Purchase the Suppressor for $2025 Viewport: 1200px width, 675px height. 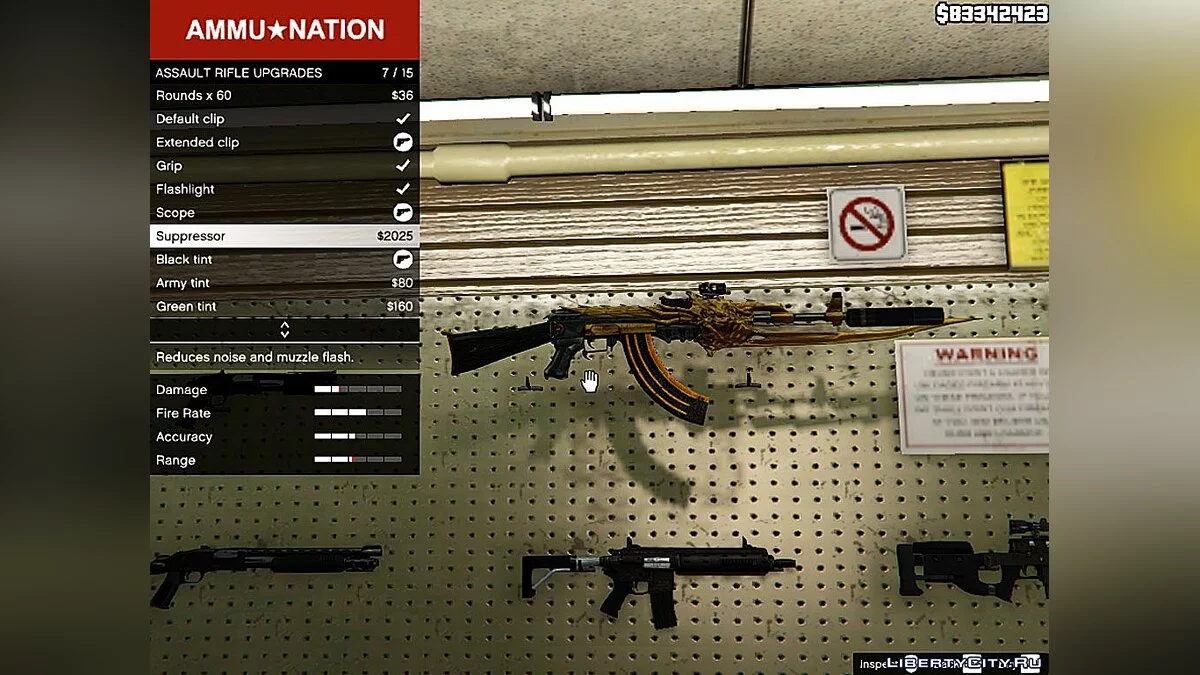[284, 236]
